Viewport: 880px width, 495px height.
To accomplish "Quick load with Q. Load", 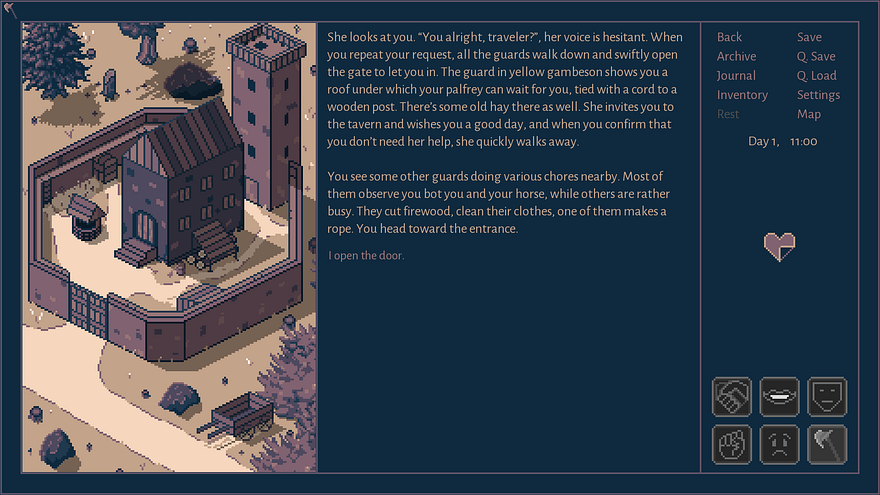I will [816, 75].
